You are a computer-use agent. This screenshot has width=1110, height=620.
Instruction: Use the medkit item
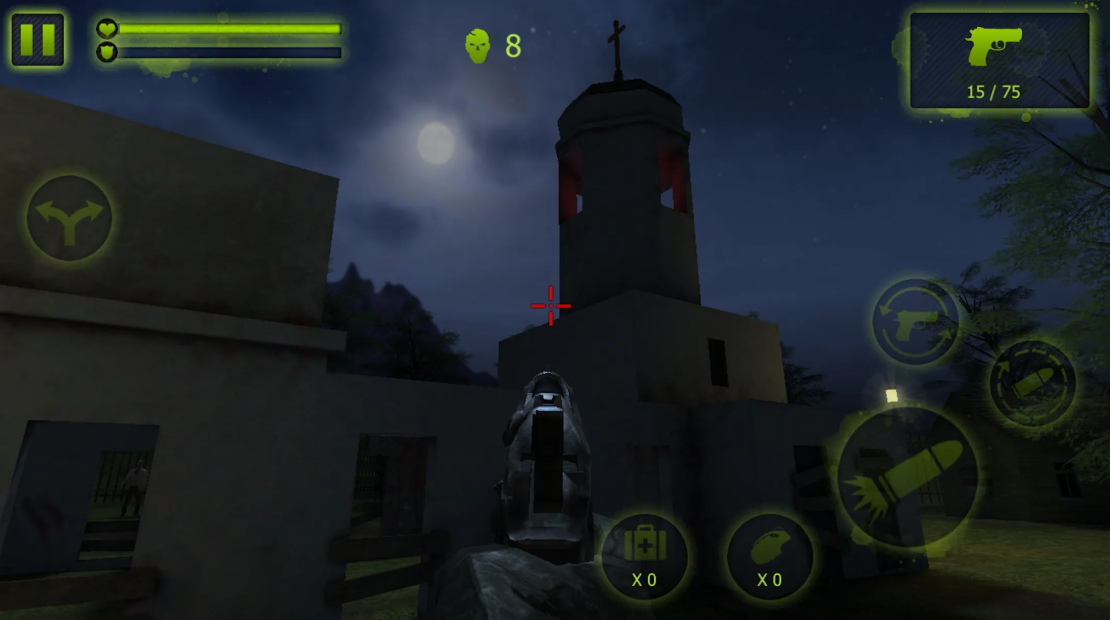coord(644,556)
